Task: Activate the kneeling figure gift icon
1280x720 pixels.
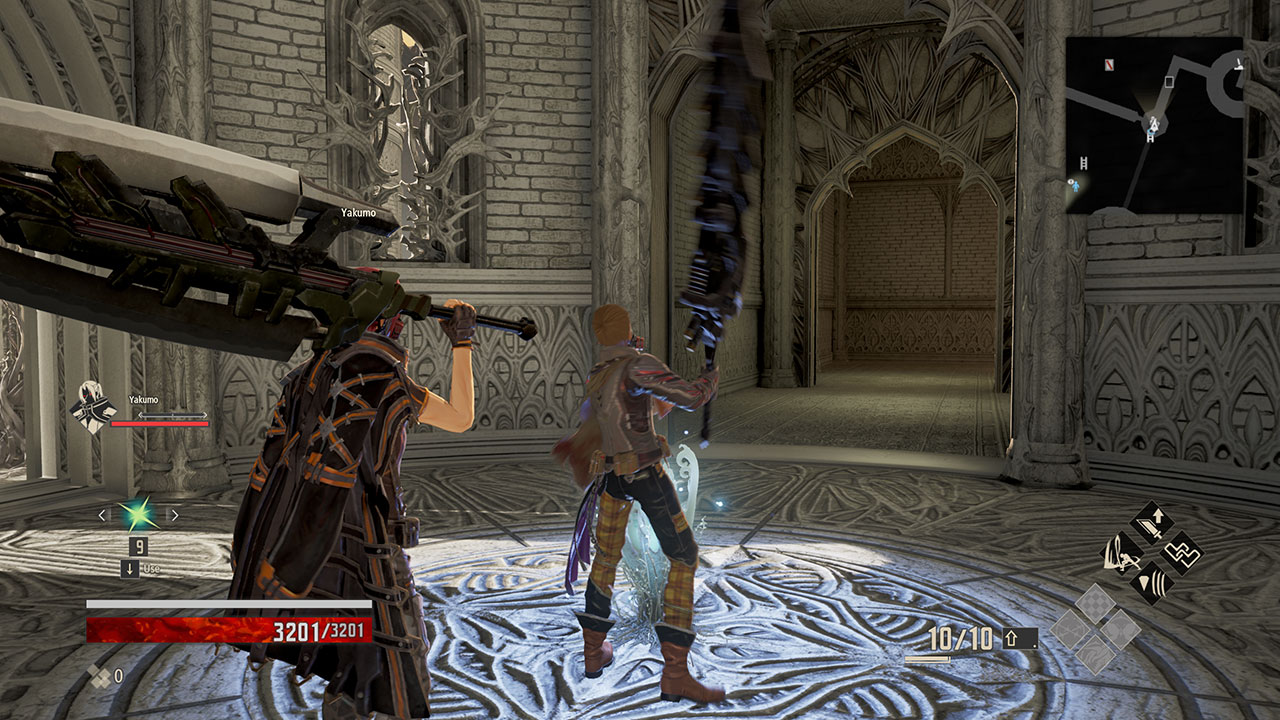Action: (1121, 553)
